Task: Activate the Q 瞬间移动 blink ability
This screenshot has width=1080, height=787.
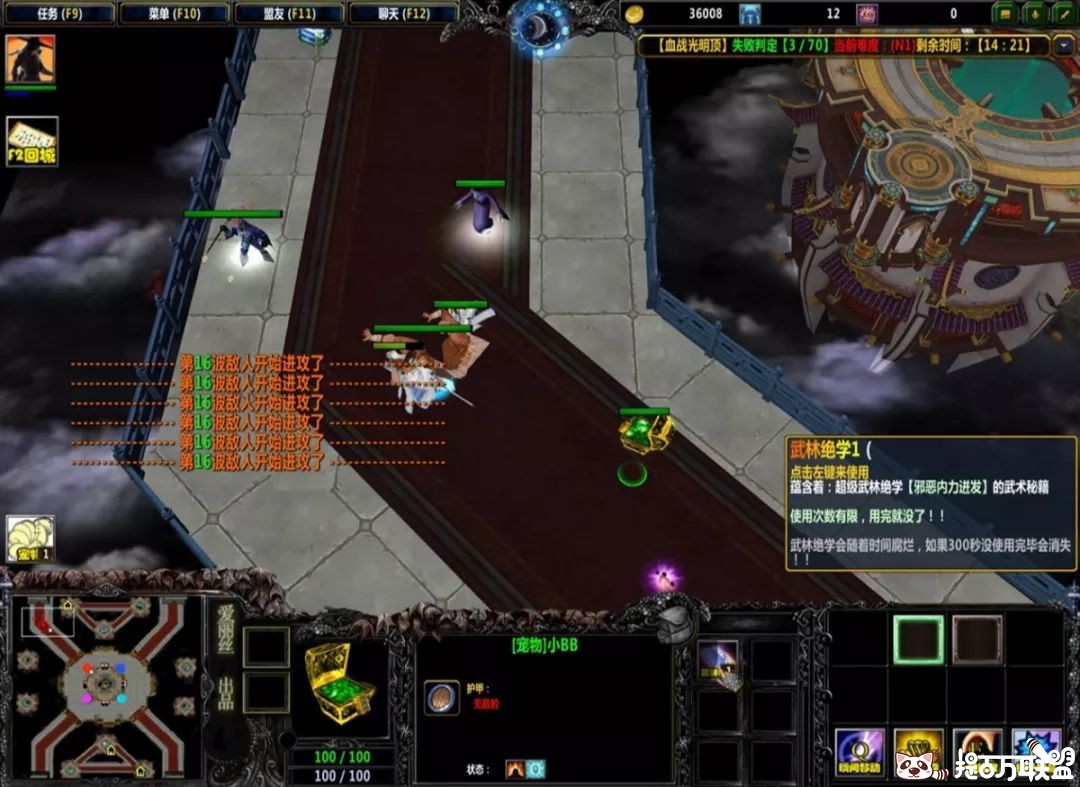Action: click(859, 752)
